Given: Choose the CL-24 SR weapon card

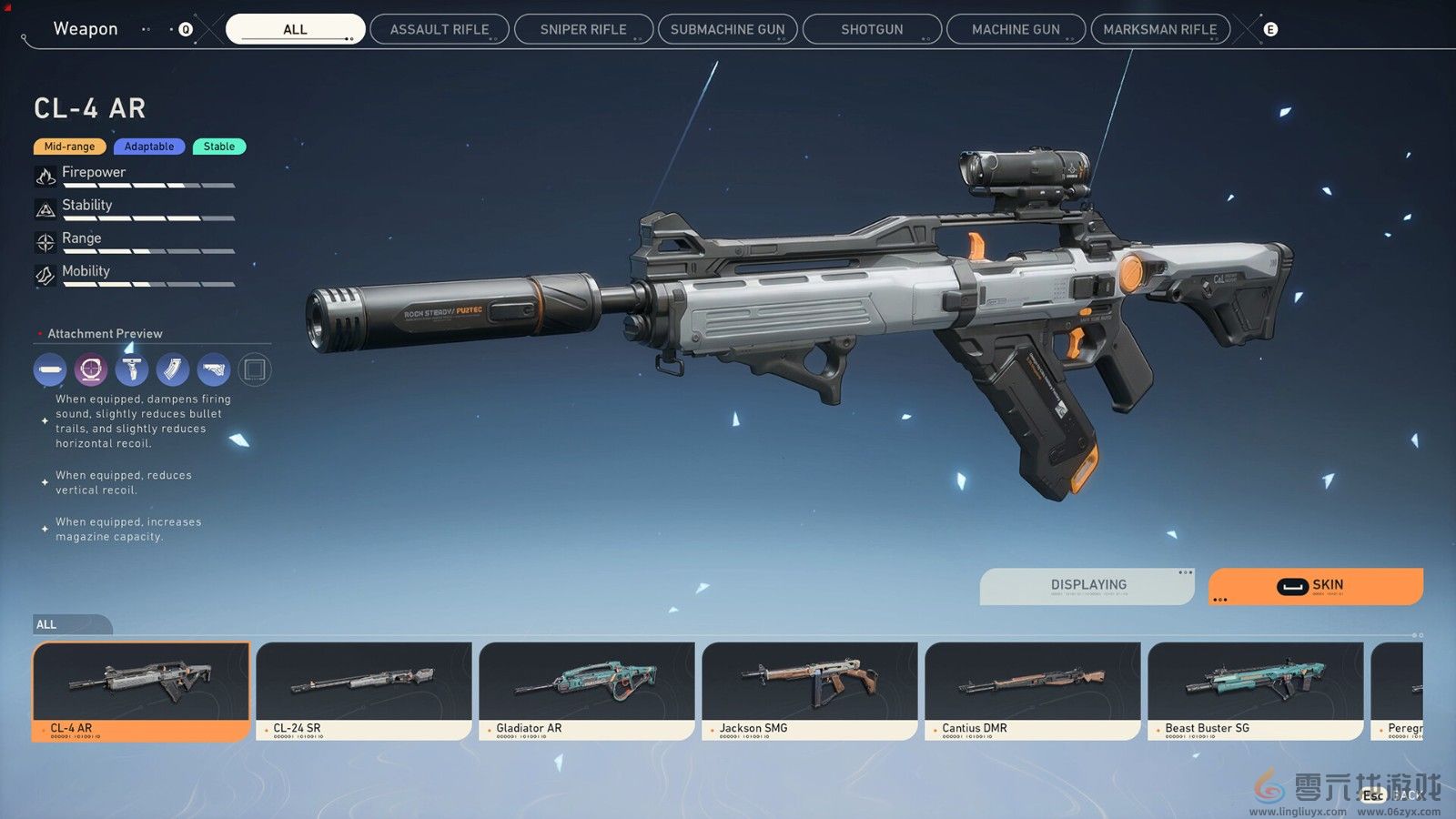Looking at the screenshot, I should pos(364,691).
